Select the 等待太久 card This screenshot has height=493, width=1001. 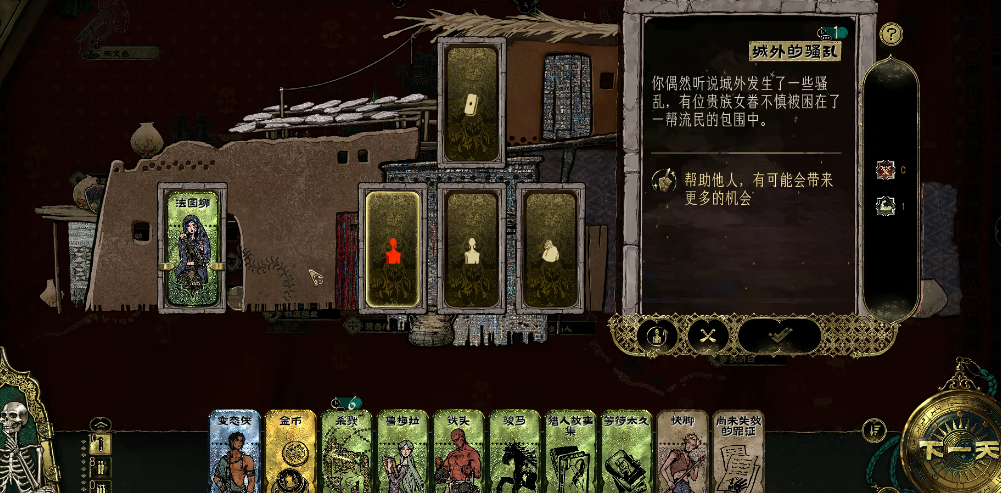pos(627,455)
